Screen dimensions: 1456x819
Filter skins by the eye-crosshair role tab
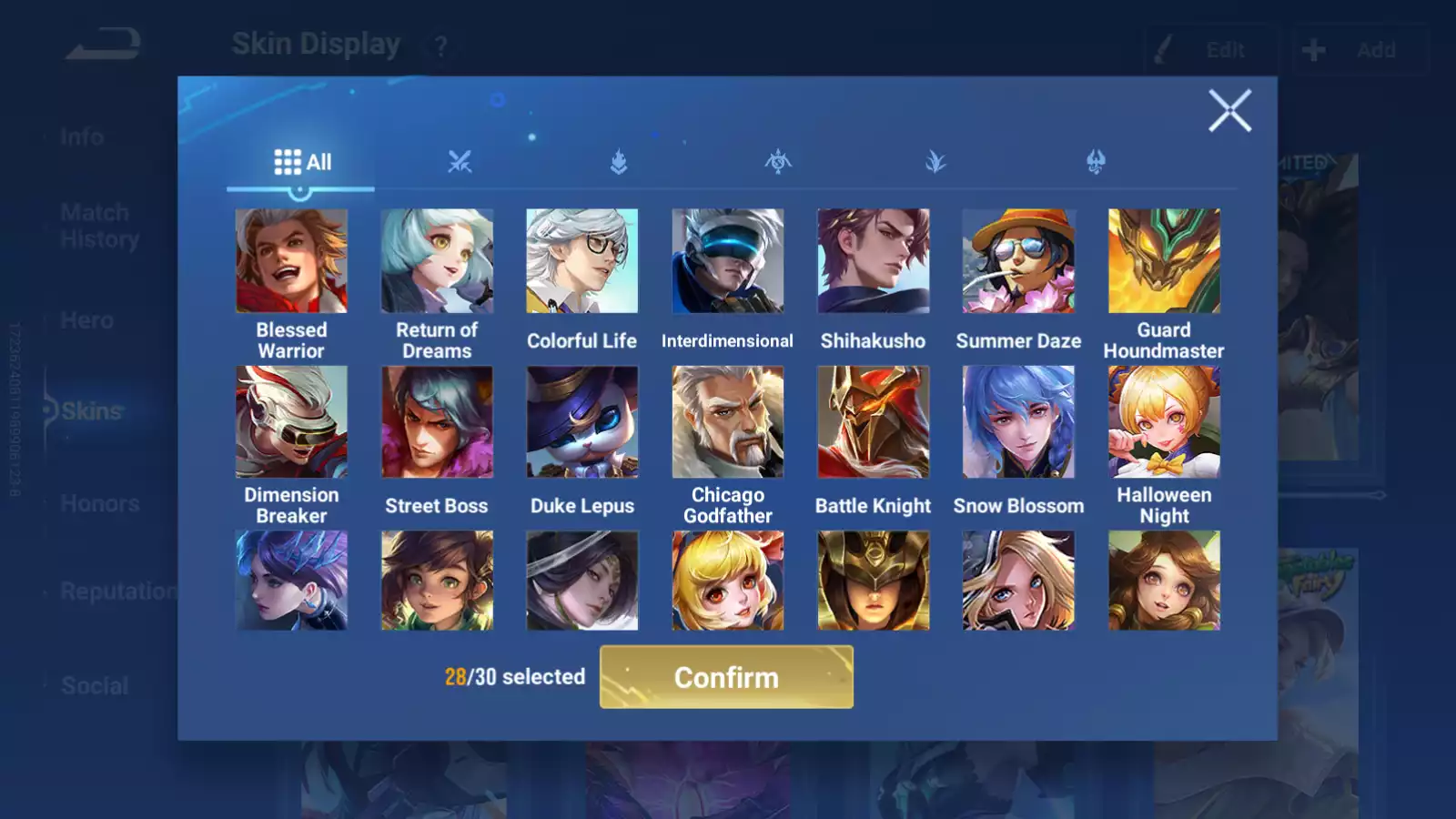pos(778,162)
